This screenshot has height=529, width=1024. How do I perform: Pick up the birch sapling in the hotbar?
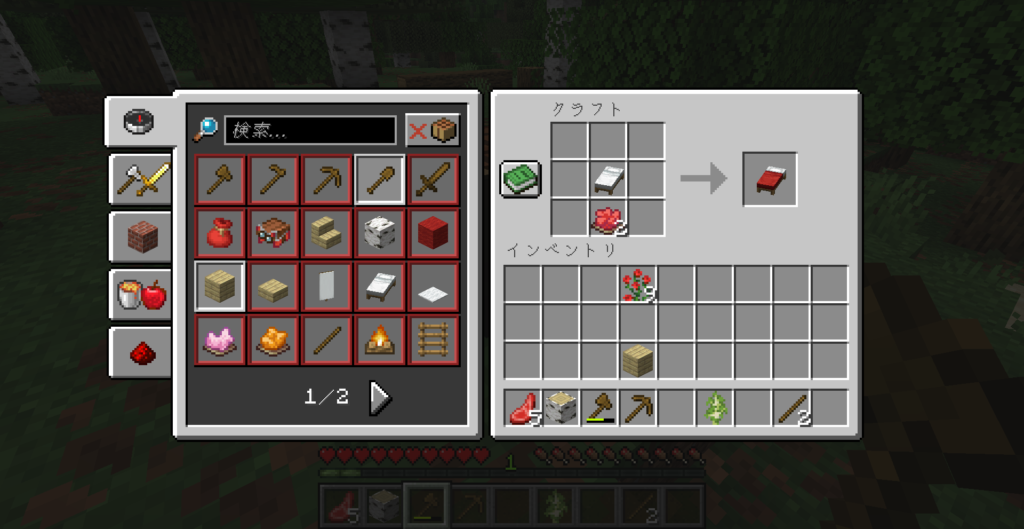point(714,408)
